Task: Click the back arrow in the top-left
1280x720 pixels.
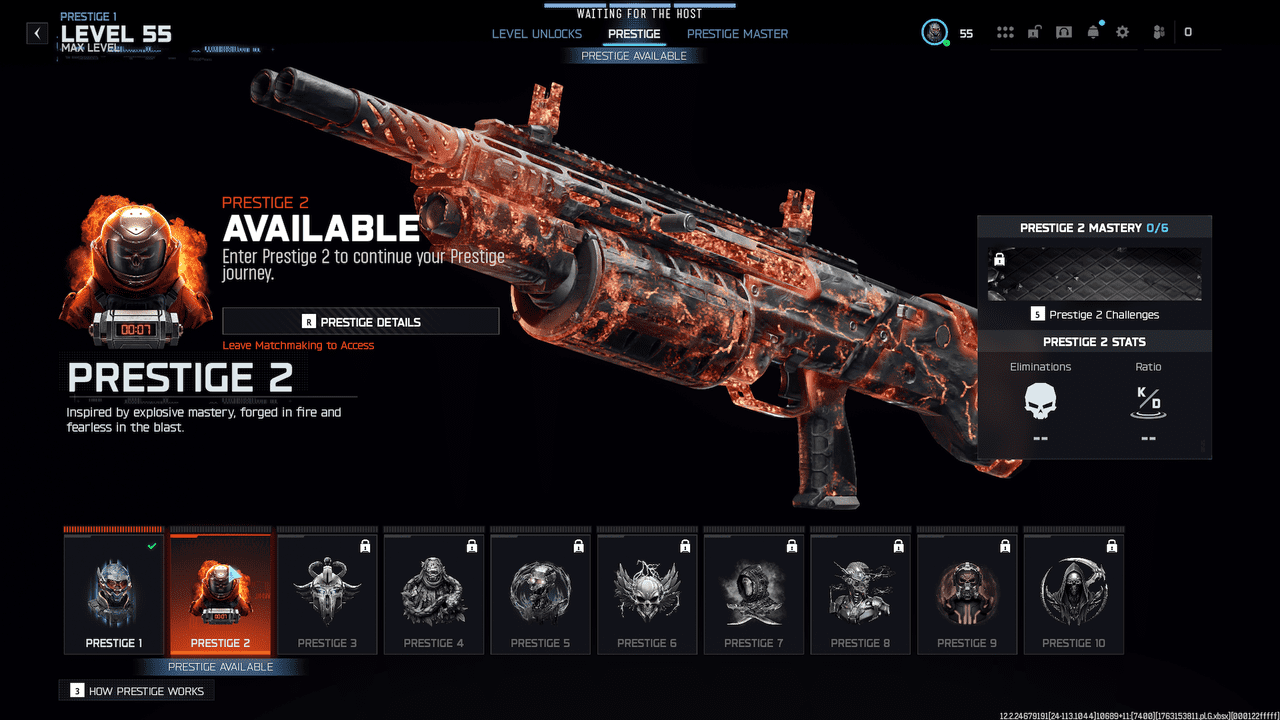Action: [36, 32]
